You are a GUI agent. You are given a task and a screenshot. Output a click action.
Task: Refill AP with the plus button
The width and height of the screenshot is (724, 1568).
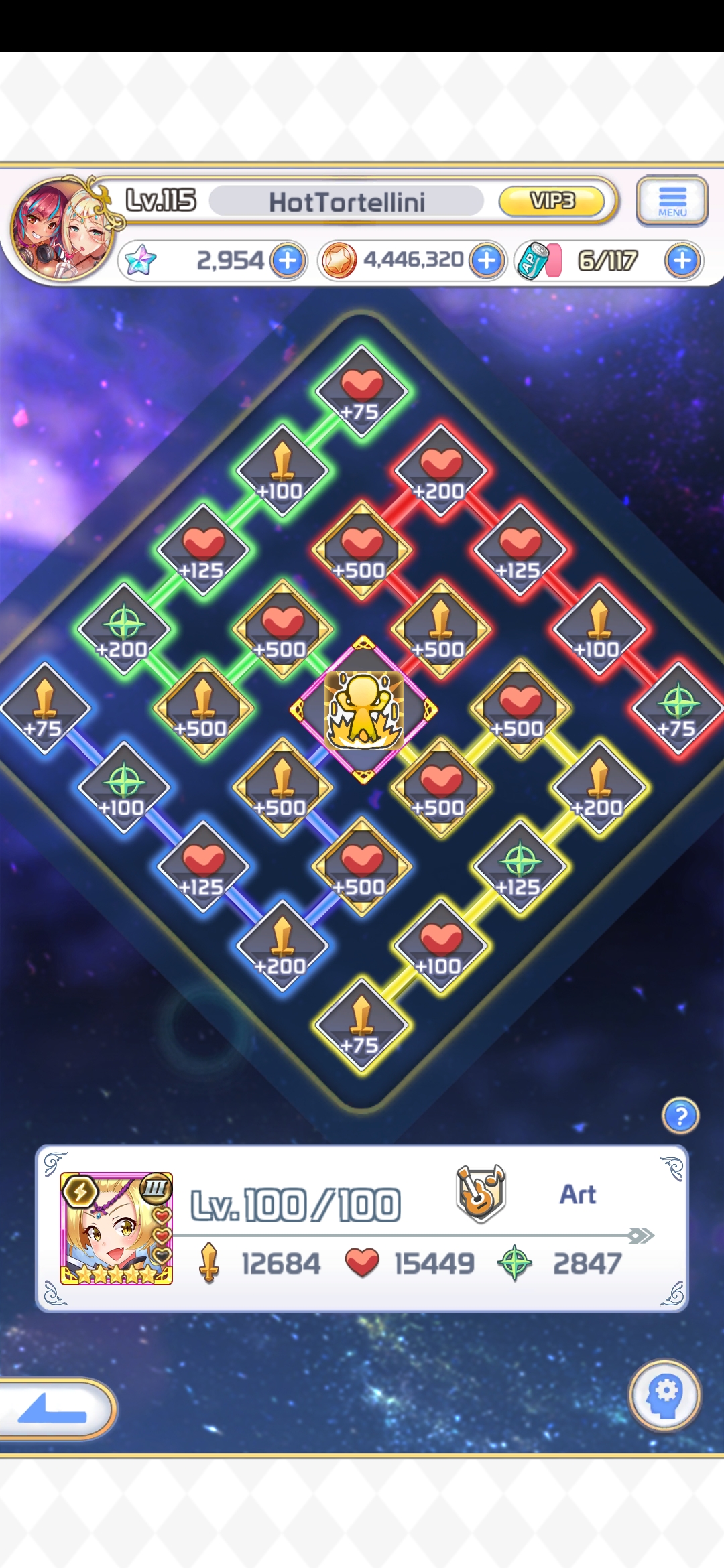[x=682, y=261]
